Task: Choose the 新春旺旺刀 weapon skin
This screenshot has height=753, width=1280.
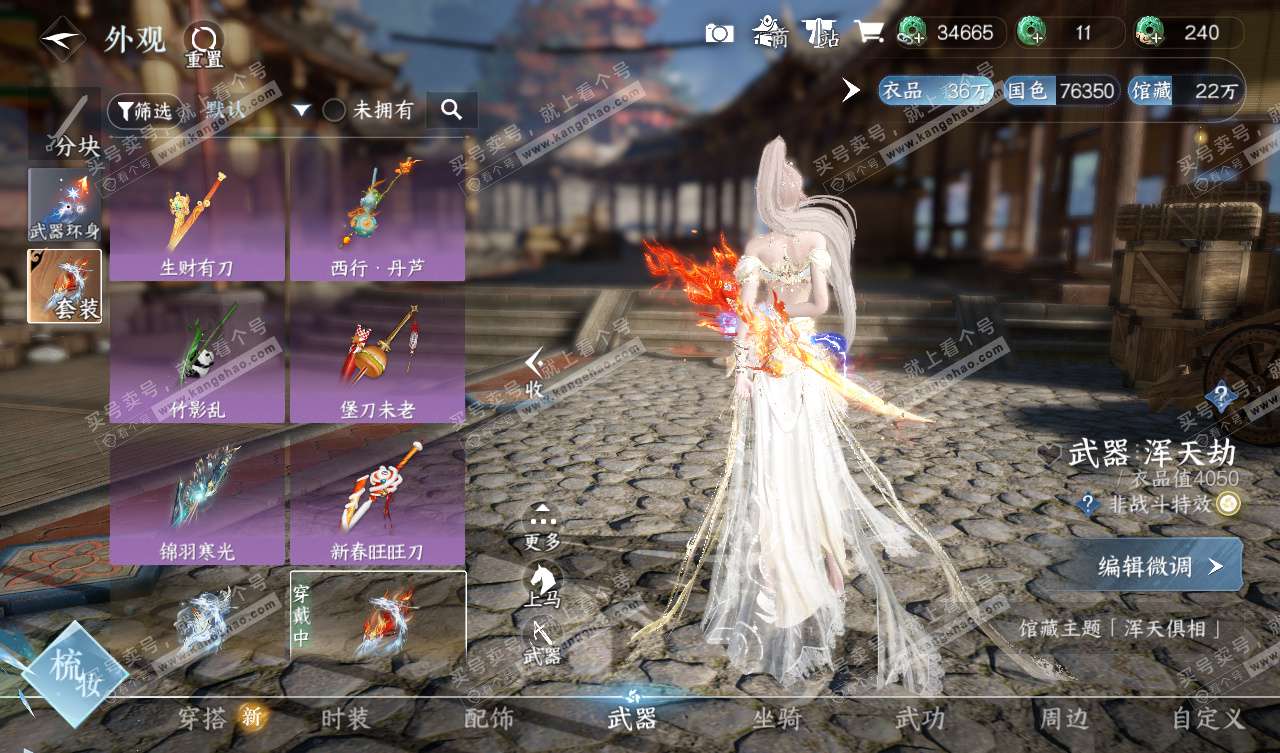Action: click(377, 506)
